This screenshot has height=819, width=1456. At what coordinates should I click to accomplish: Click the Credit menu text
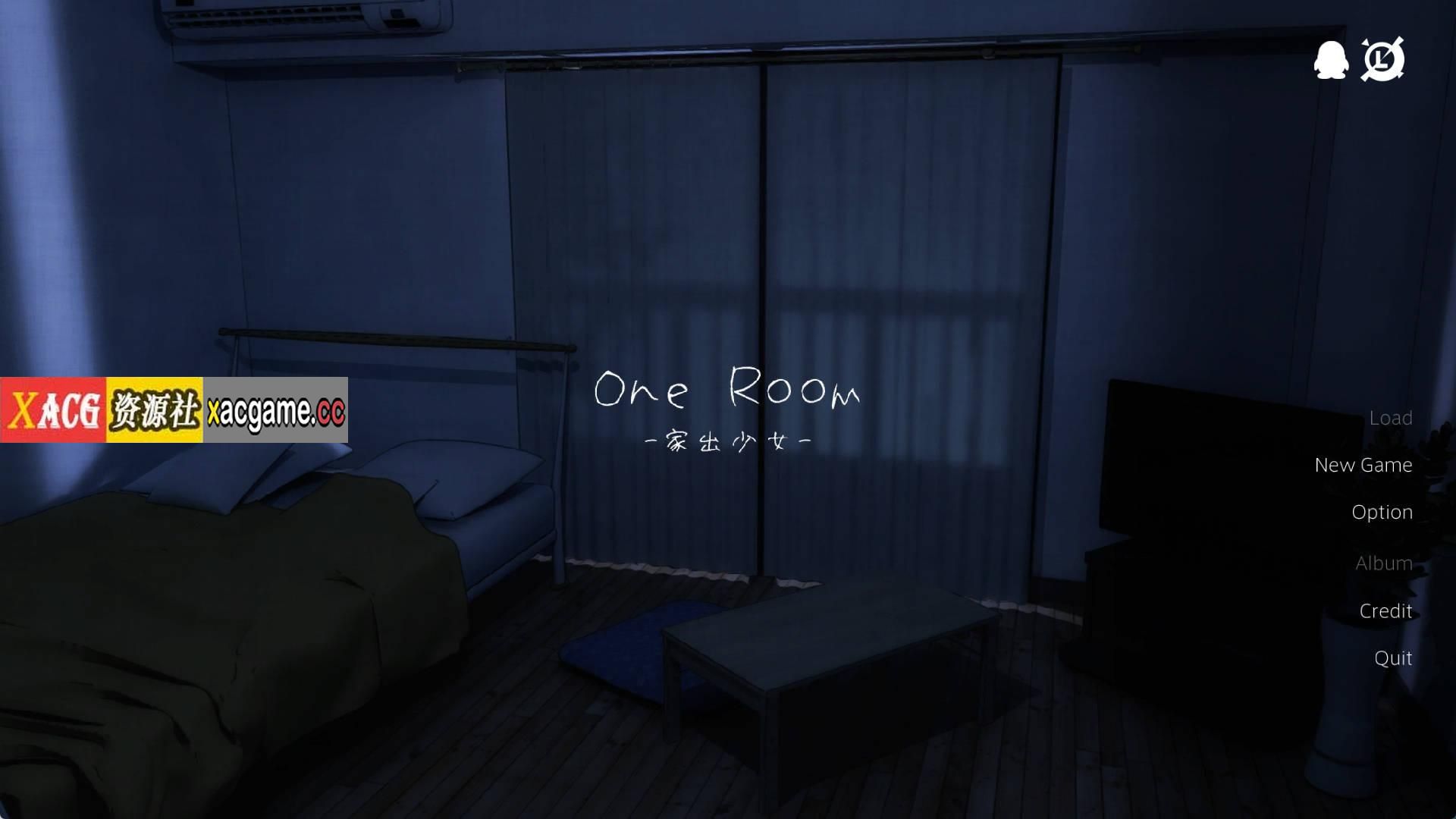pos(1385,611)
